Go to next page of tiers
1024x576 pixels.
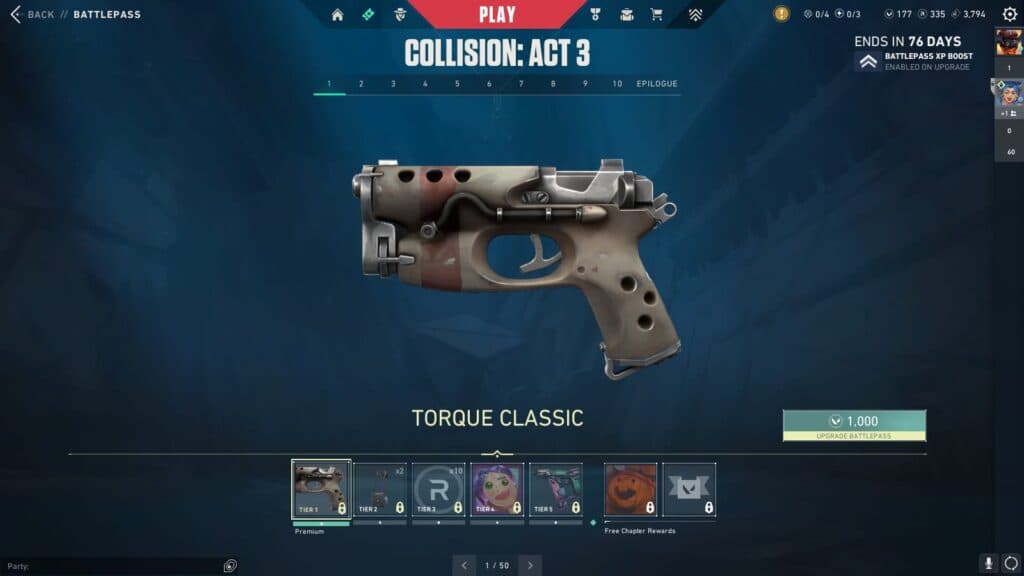coord(530,565)
